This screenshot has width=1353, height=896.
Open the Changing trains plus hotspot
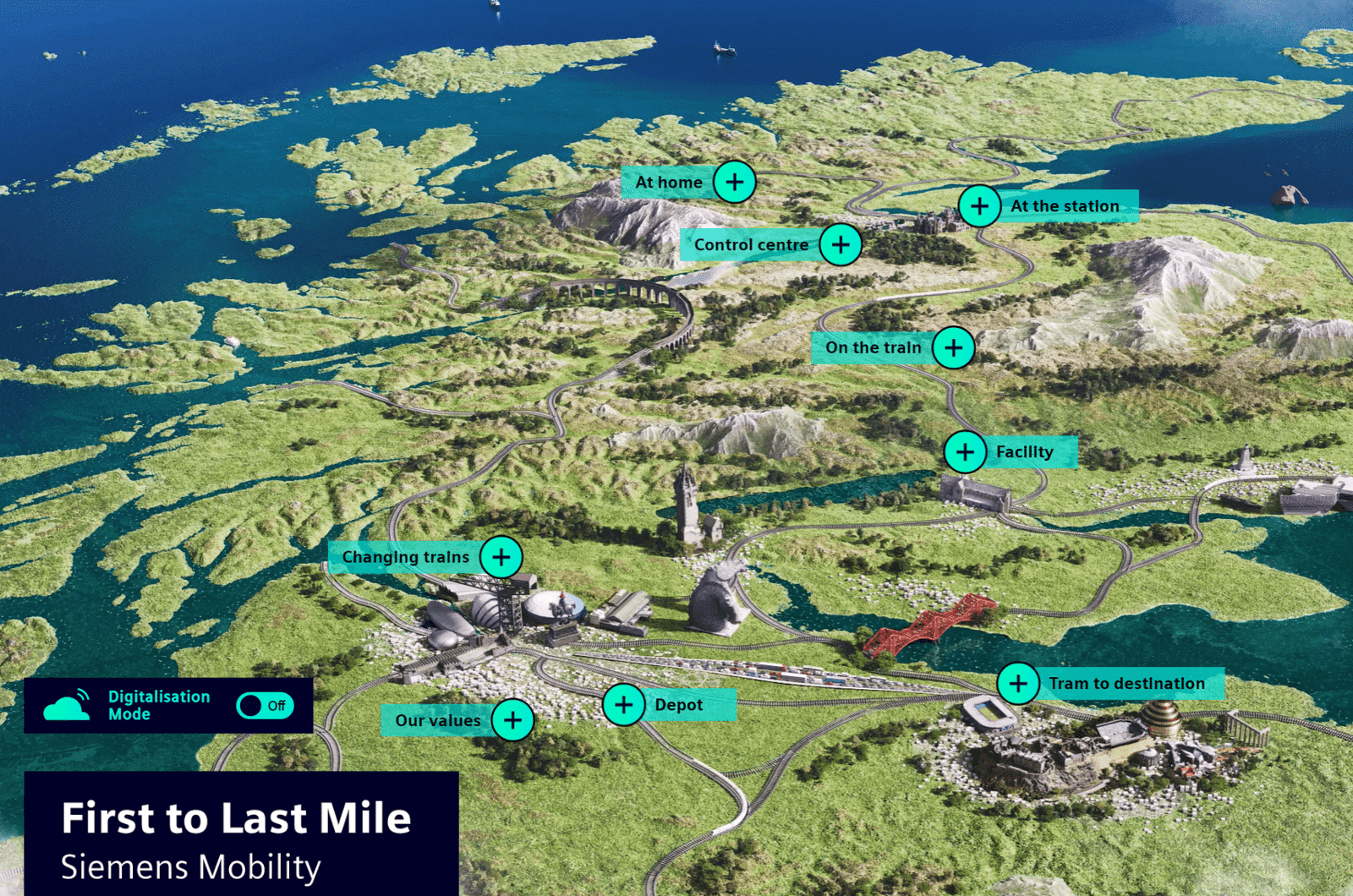click(501, 557)
